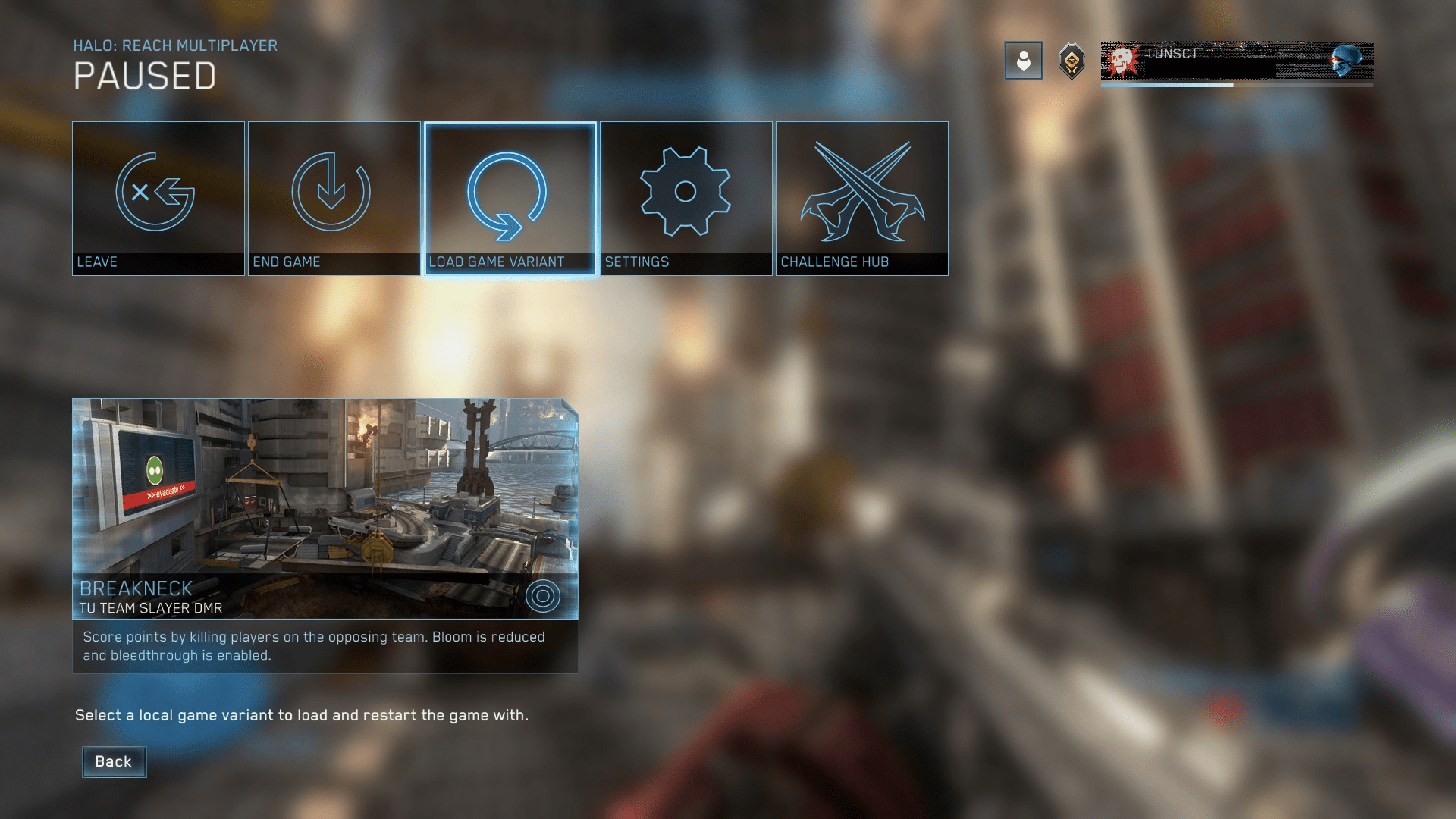The image size is (1456, 819).
Task: Open Load Game Variant
Action: pos(510,198)
